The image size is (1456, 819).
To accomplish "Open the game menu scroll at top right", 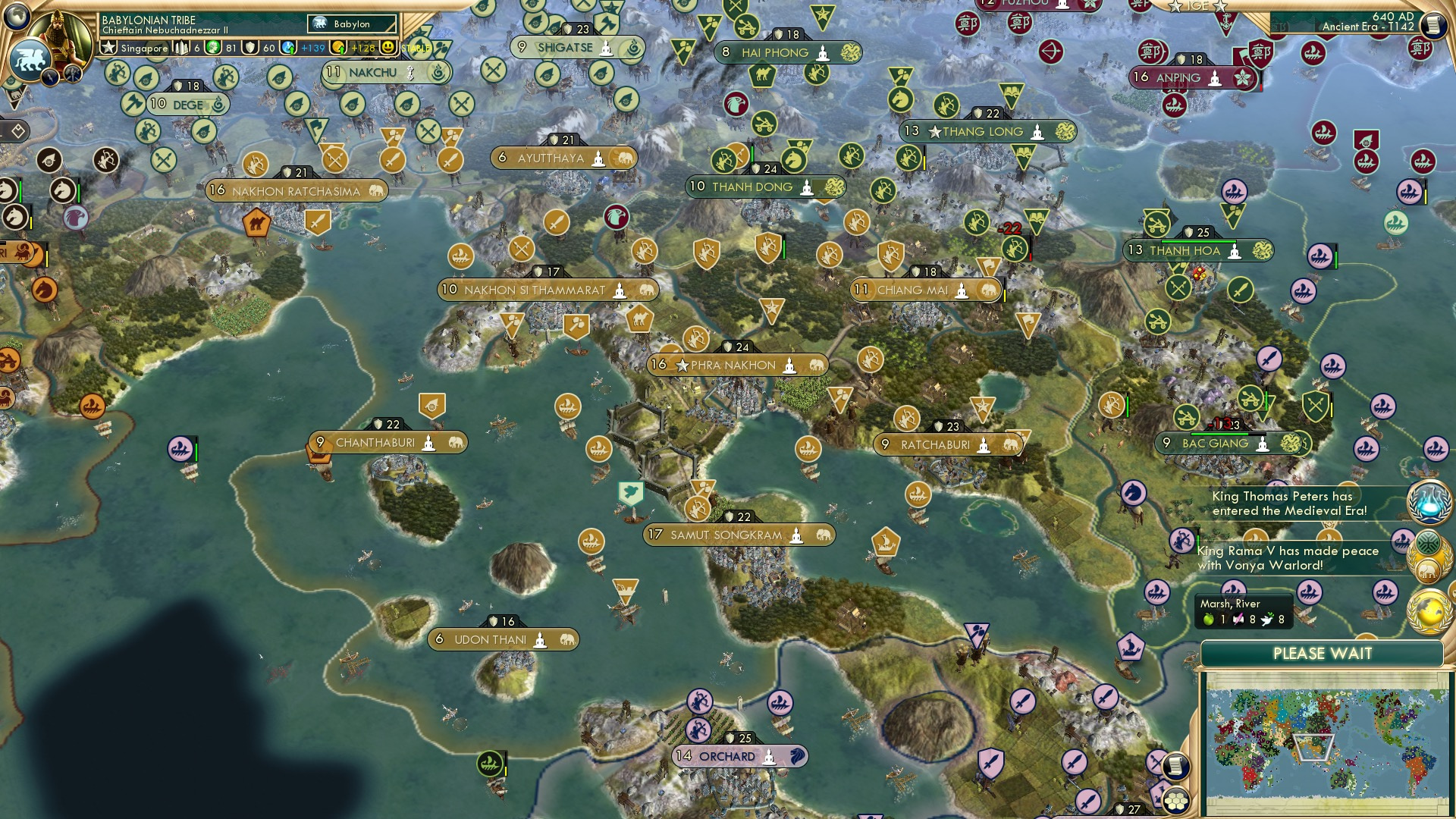I will point(1434,25).
